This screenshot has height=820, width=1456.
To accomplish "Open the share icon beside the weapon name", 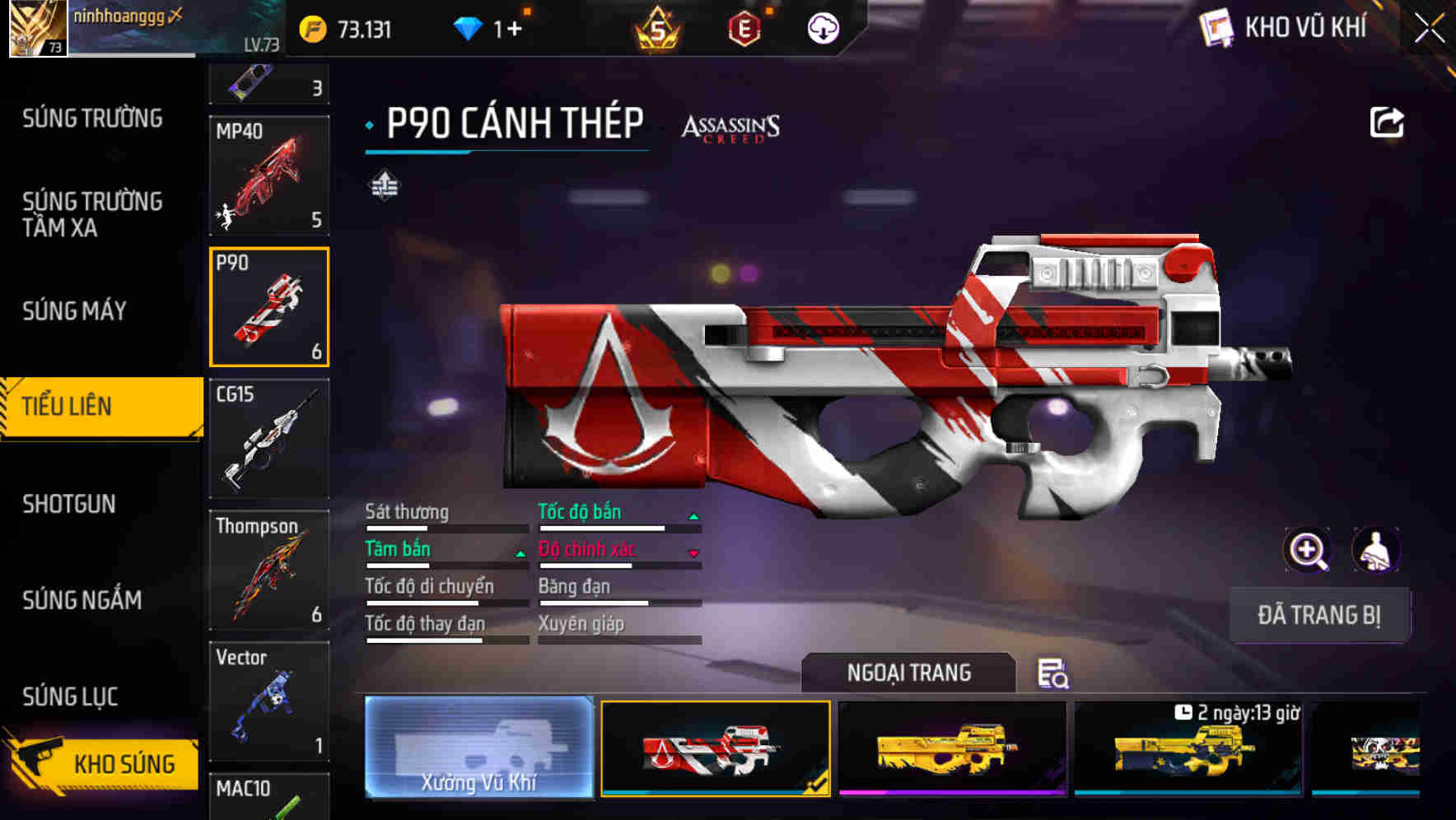I will click(1387, 122).
